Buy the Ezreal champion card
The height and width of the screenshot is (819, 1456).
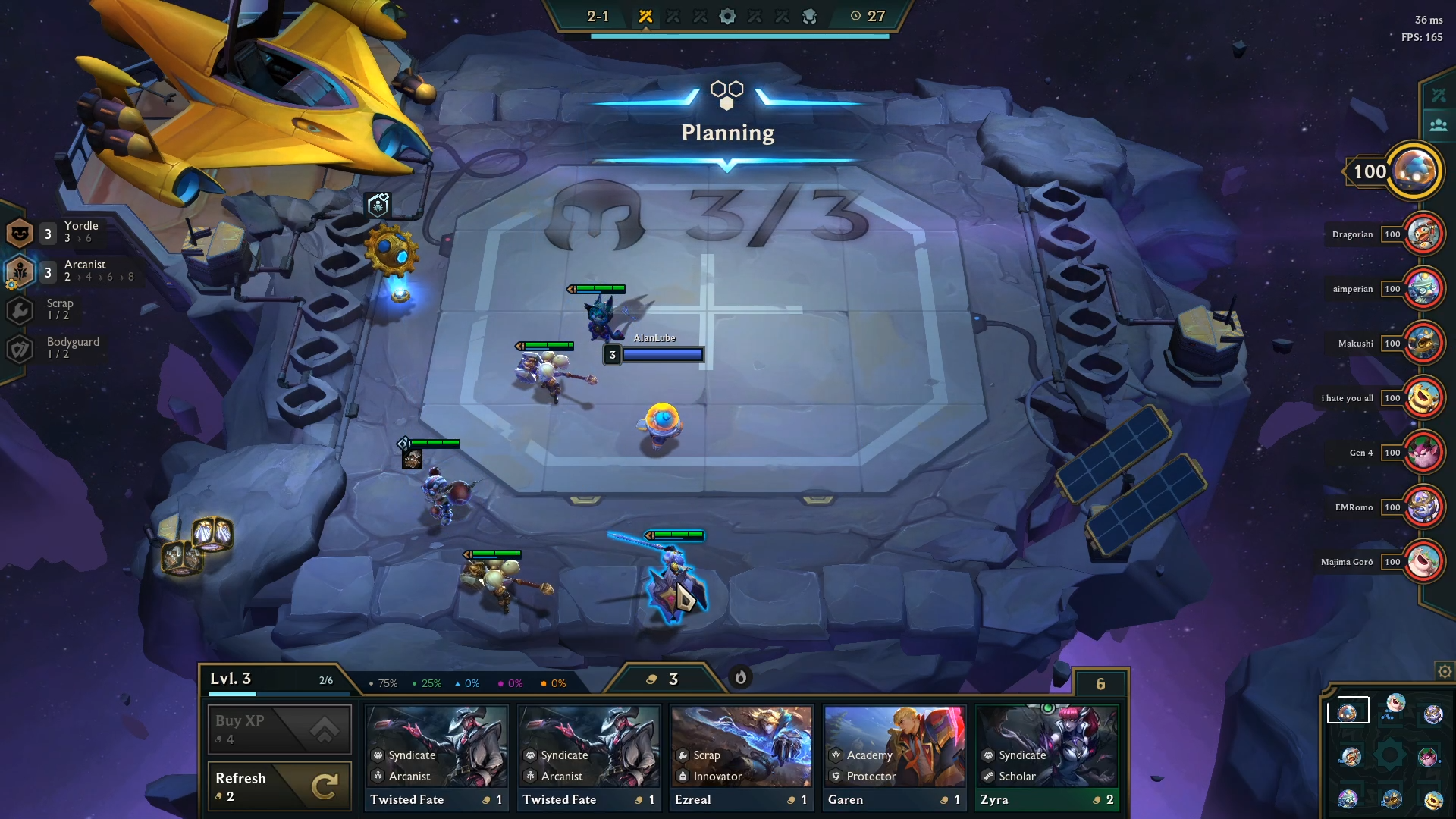click(741, 758)
